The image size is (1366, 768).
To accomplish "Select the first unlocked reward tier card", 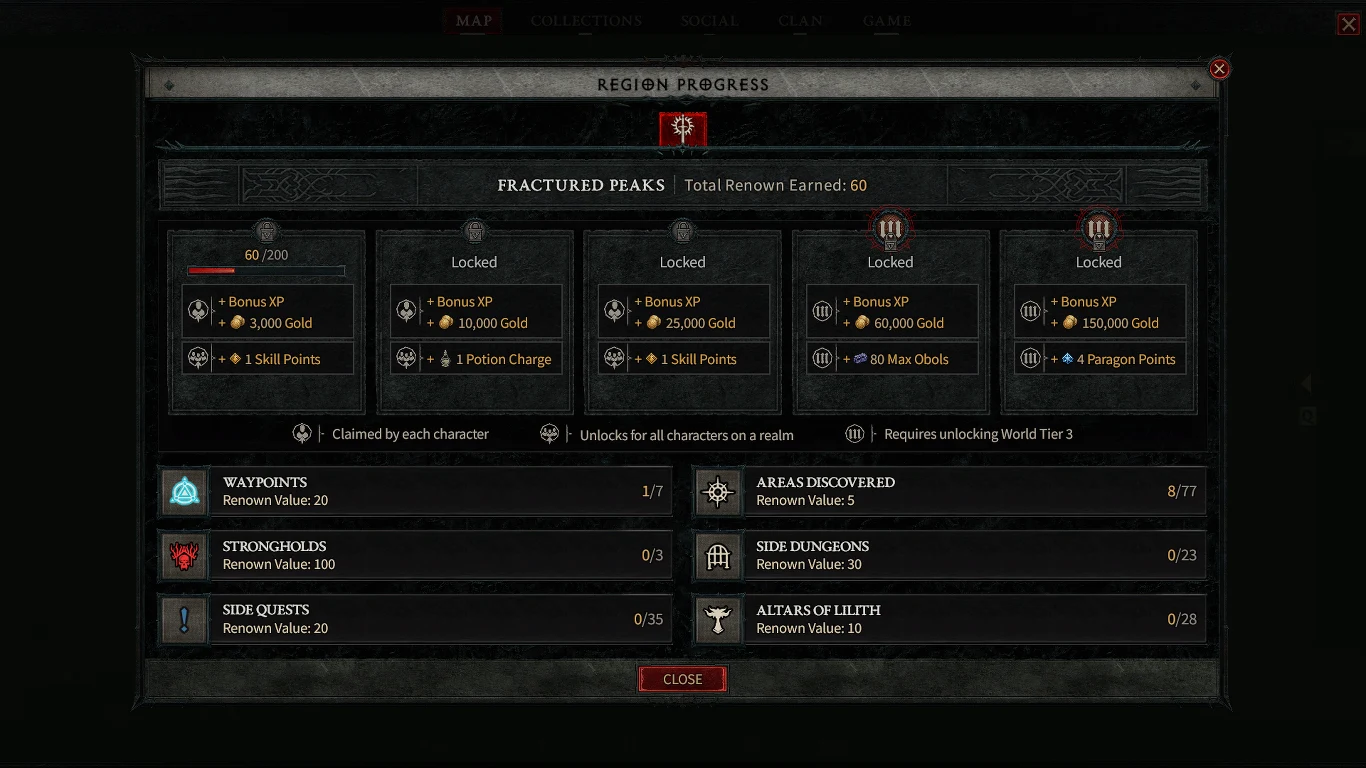I will [267, 320].
